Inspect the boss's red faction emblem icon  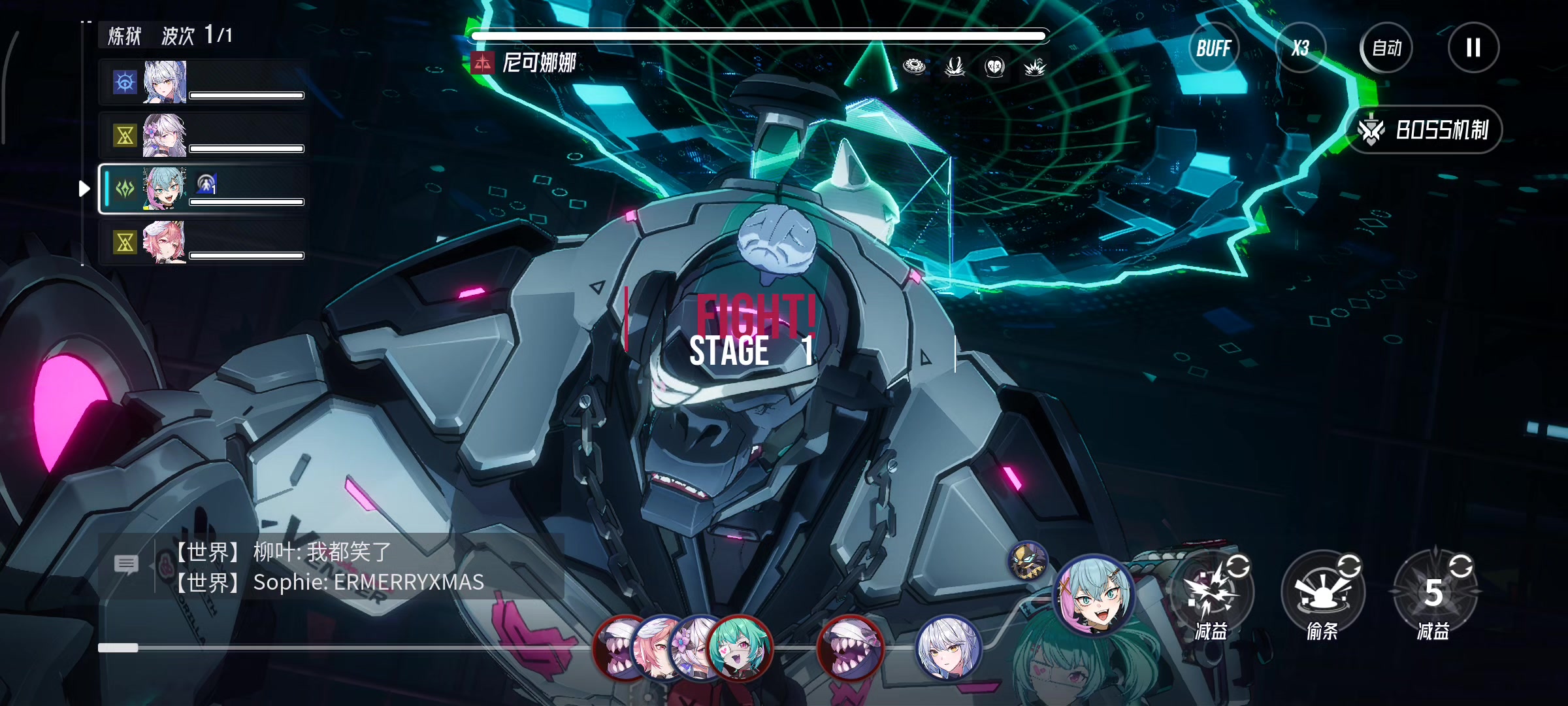pos(482,63)
